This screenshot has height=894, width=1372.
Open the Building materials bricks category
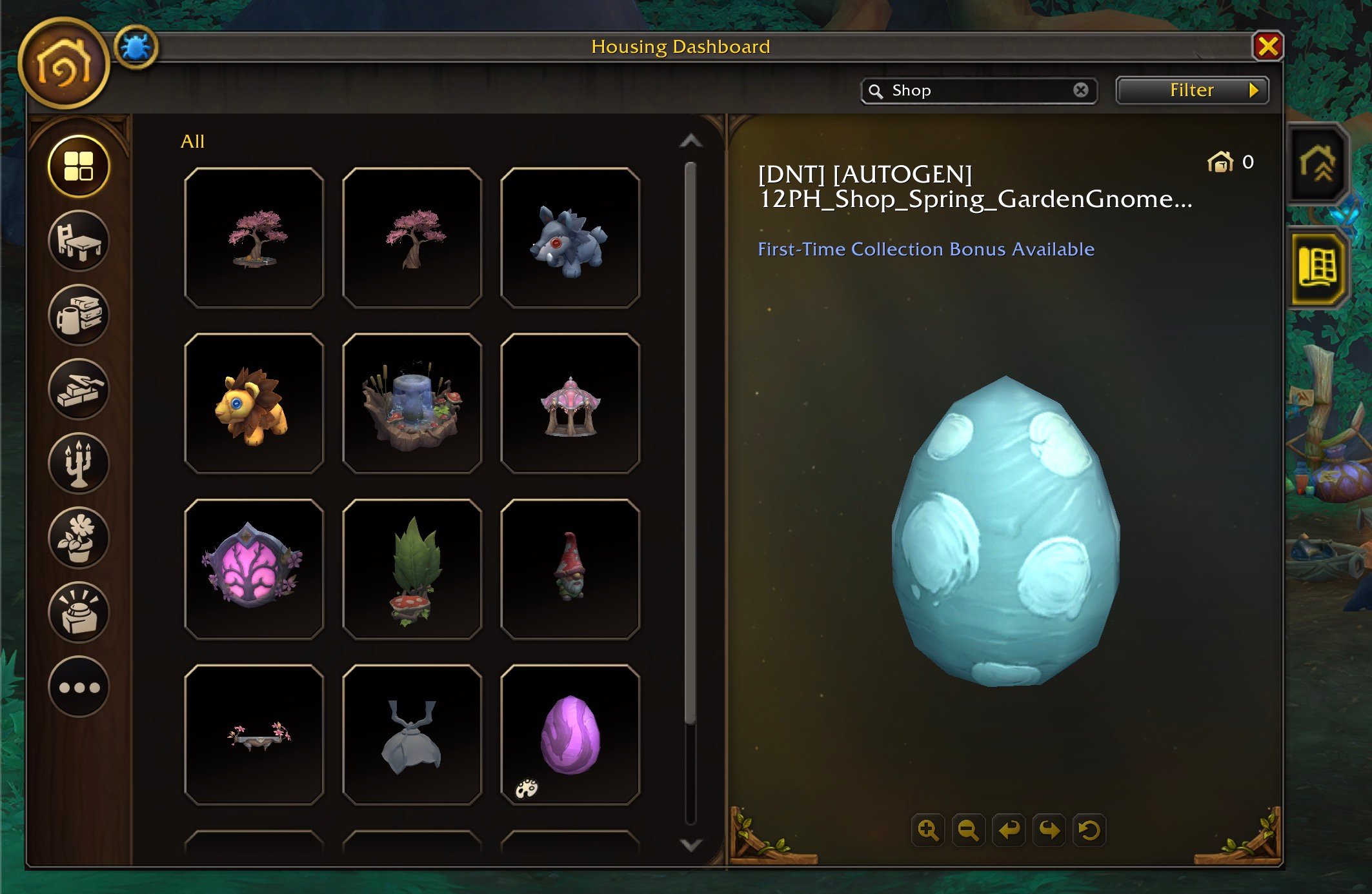(x=77, y=390)
